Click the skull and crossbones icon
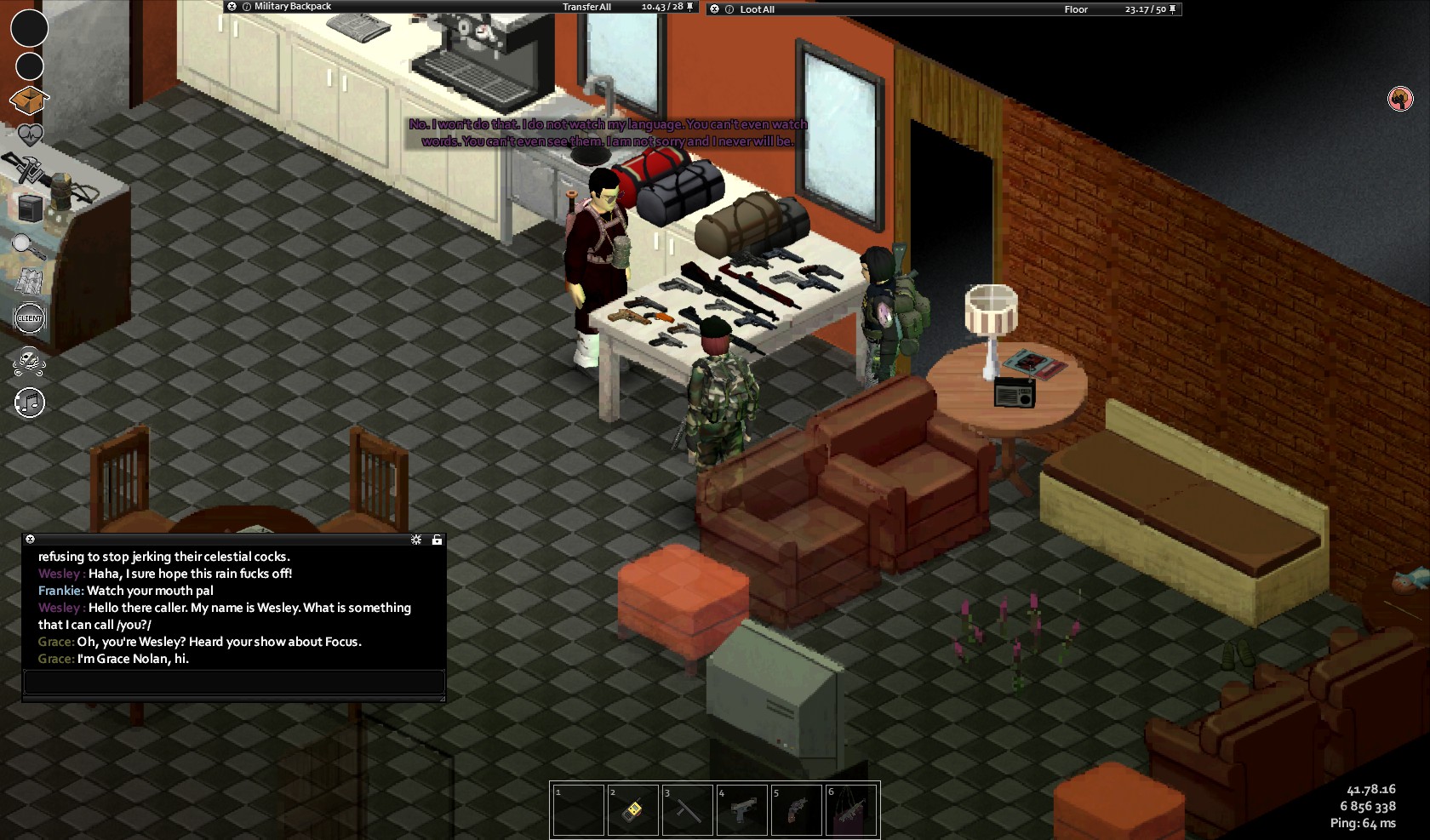Image resolution: width=1430 pixels, height=840 pixels. [x=30, y=363]
